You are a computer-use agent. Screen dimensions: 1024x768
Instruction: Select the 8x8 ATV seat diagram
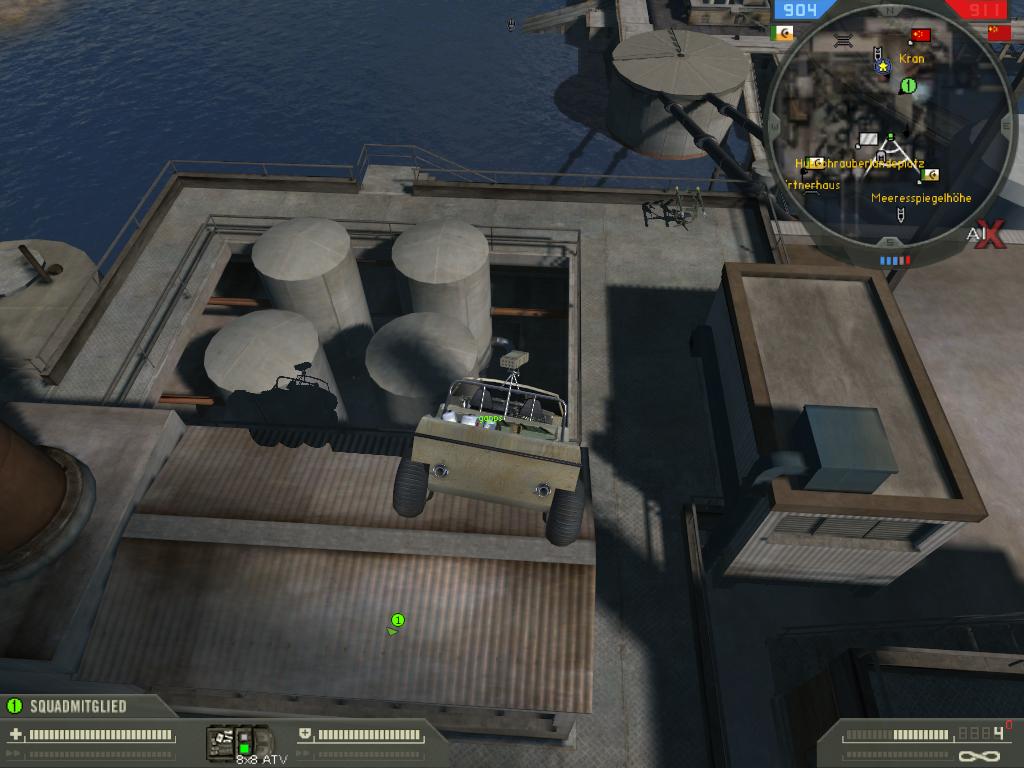(240, 742)
